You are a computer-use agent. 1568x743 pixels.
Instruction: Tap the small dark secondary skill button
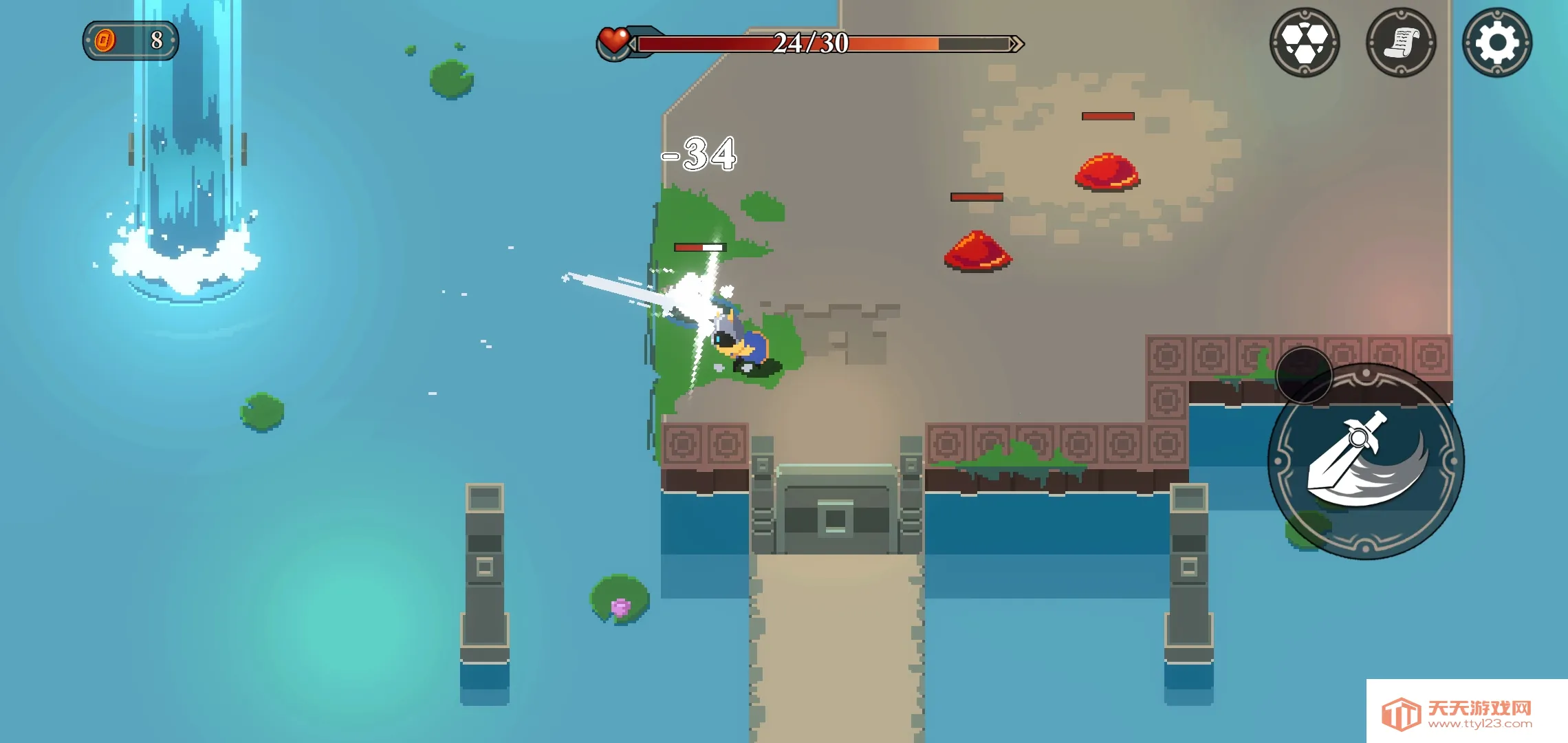[1304, 375]
